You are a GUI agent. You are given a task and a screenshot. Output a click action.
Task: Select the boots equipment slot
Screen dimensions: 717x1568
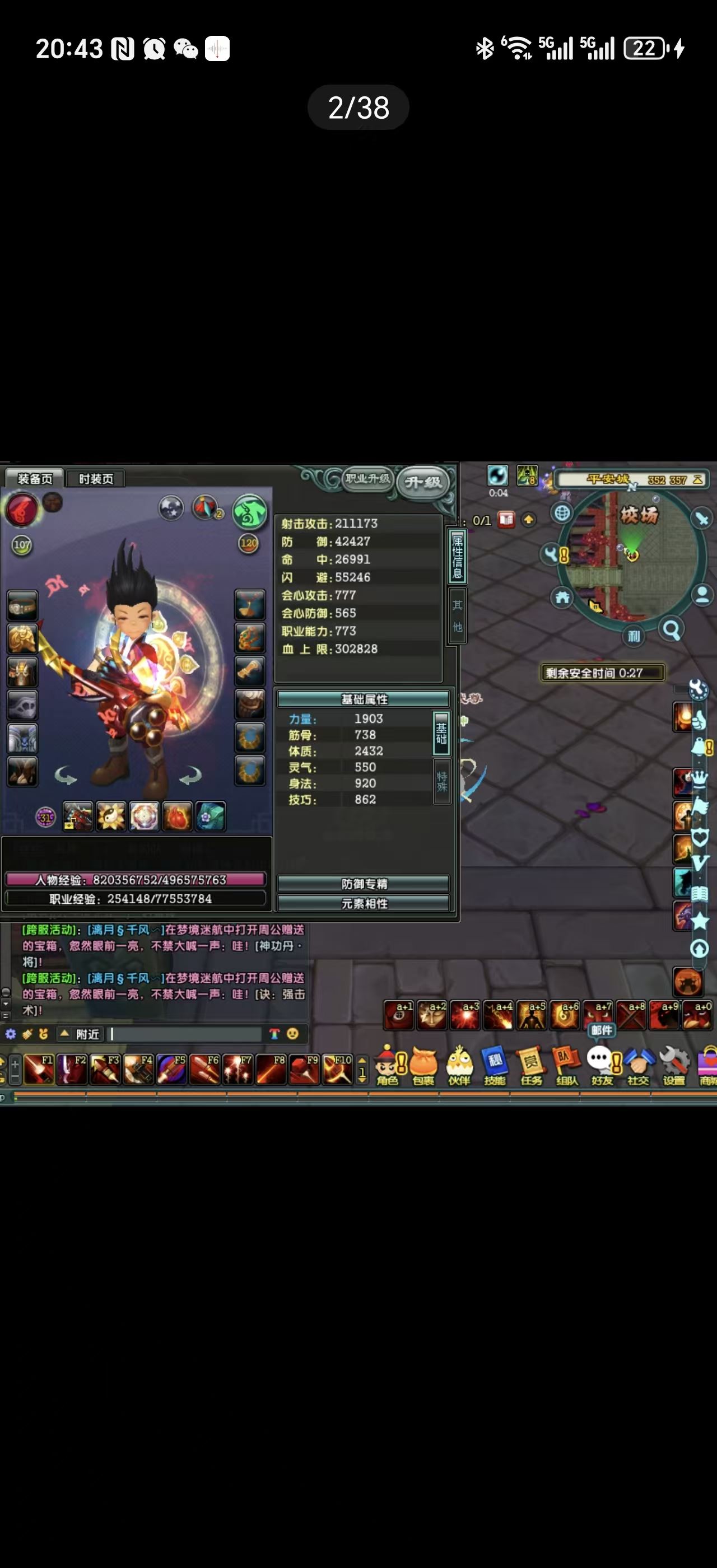[22, 772]
